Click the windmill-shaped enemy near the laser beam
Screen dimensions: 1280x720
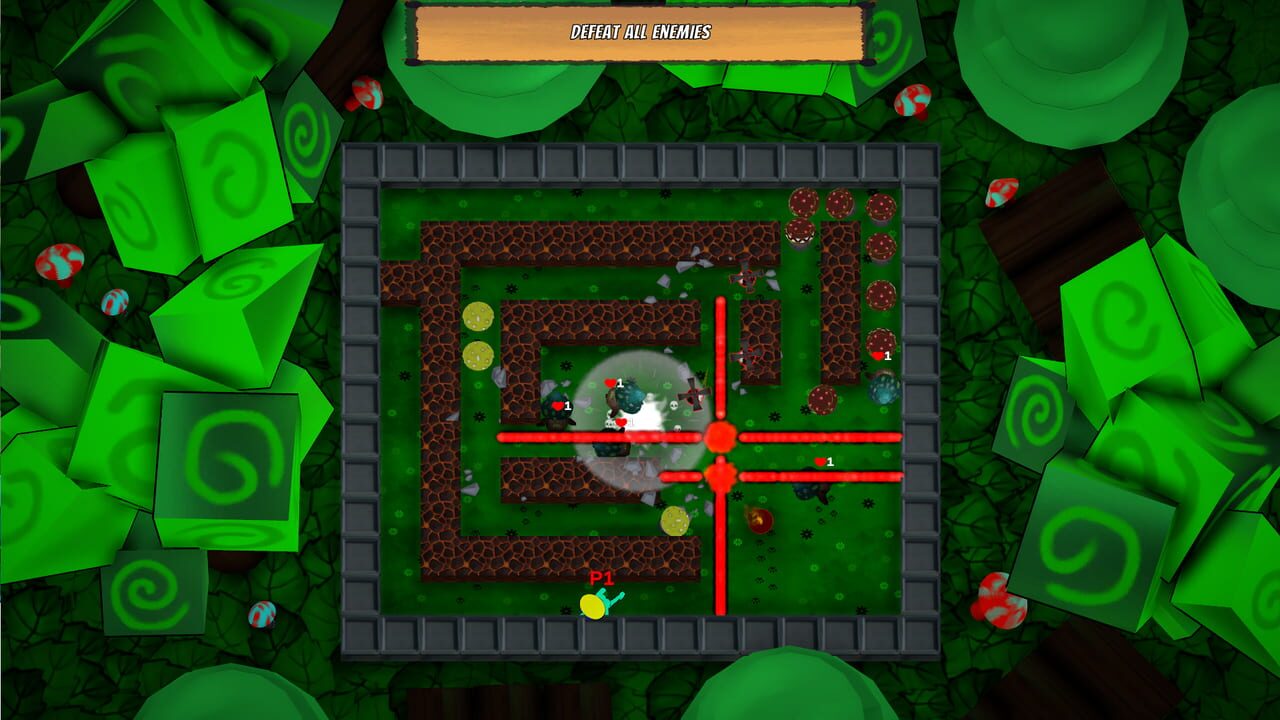[x=695, y=394]
